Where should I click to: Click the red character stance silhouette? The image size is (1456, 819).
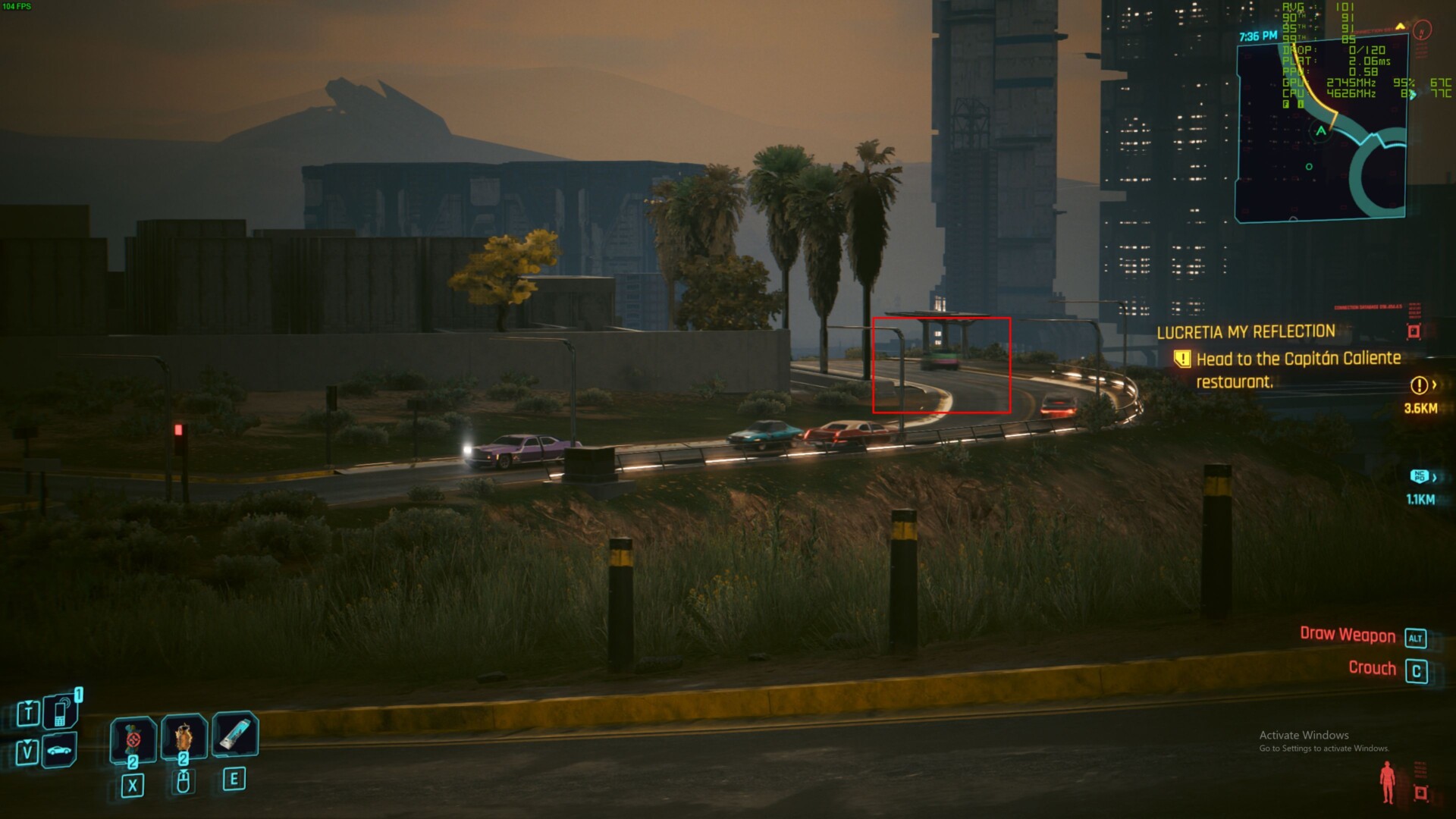click(x=1388, y=783)
